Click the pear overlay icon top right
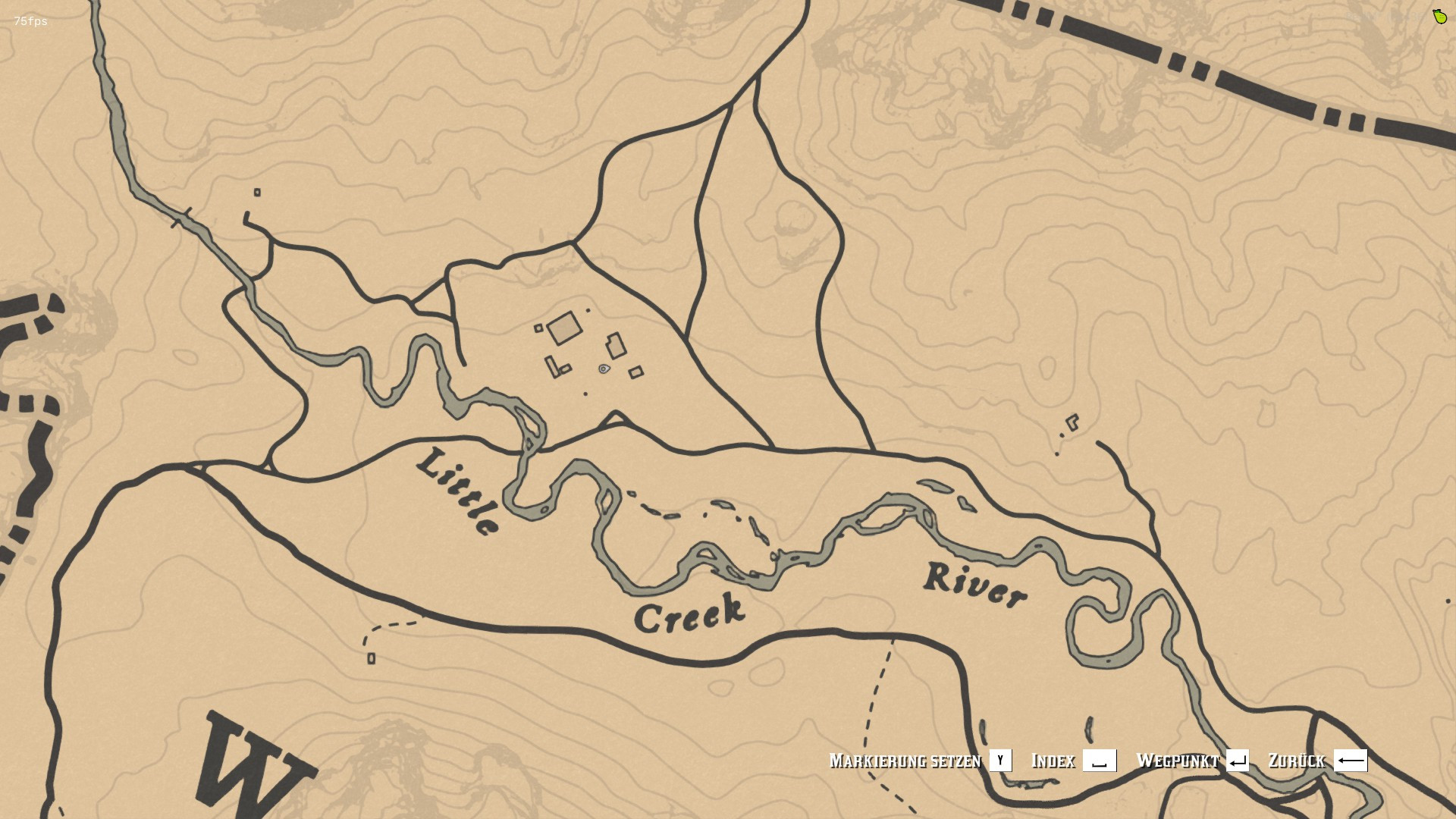 point(1439,17)
